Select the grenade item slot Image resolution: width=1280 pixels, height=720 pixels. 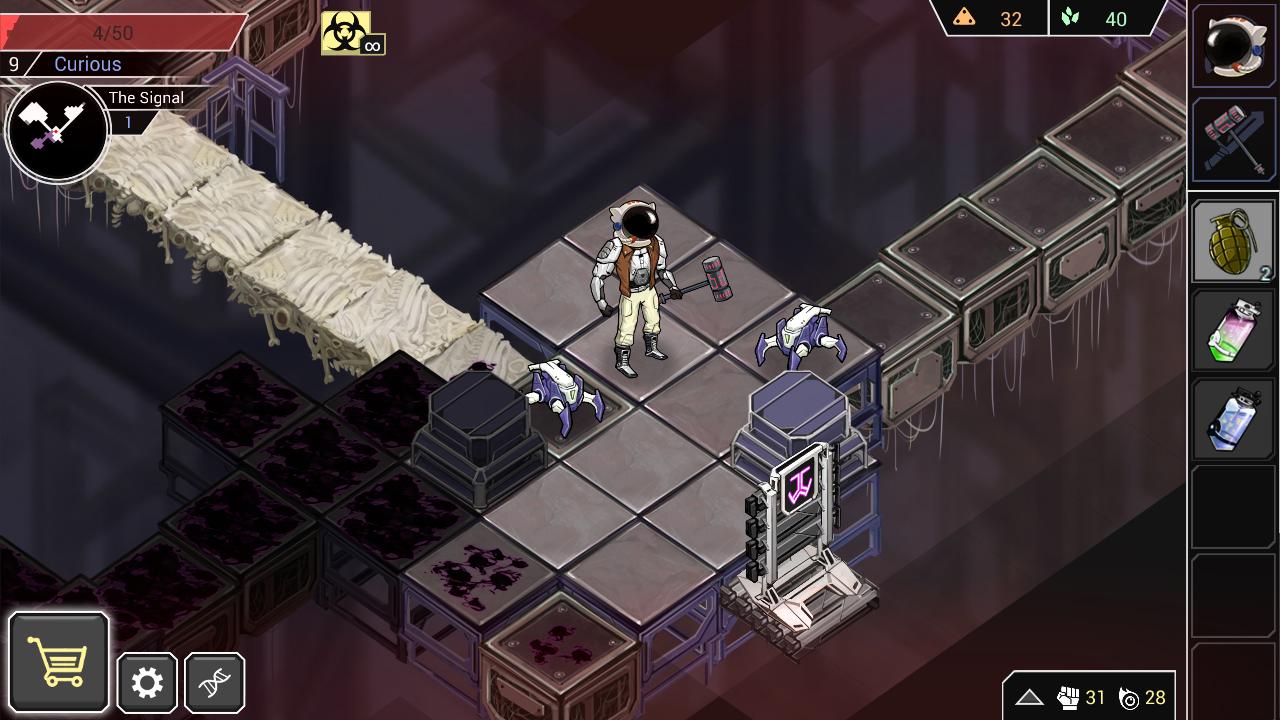click(1233, 242)
